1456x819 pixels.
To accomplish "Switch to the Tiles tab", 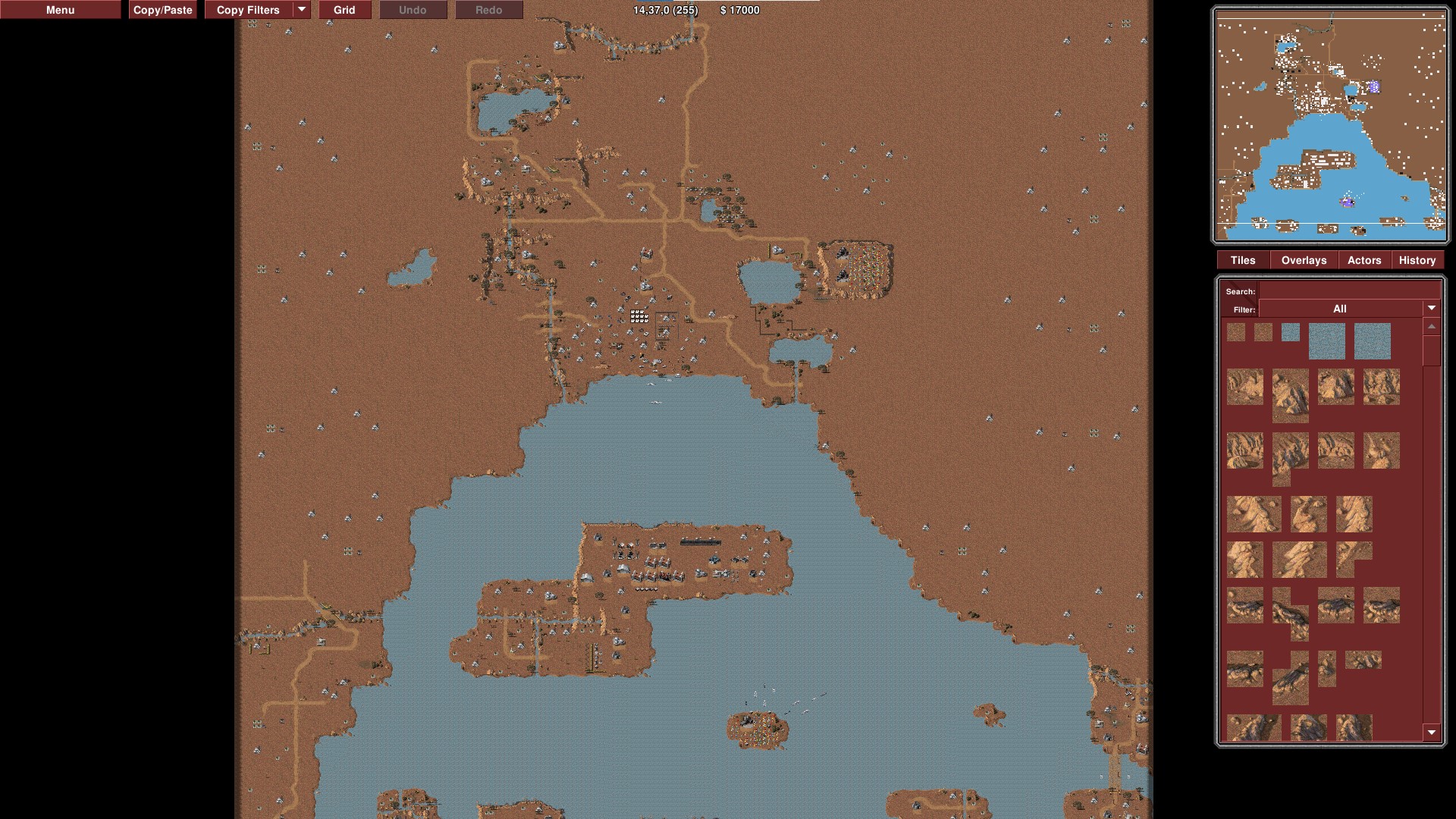I will pyautogui.click(x=1242, y=260).
